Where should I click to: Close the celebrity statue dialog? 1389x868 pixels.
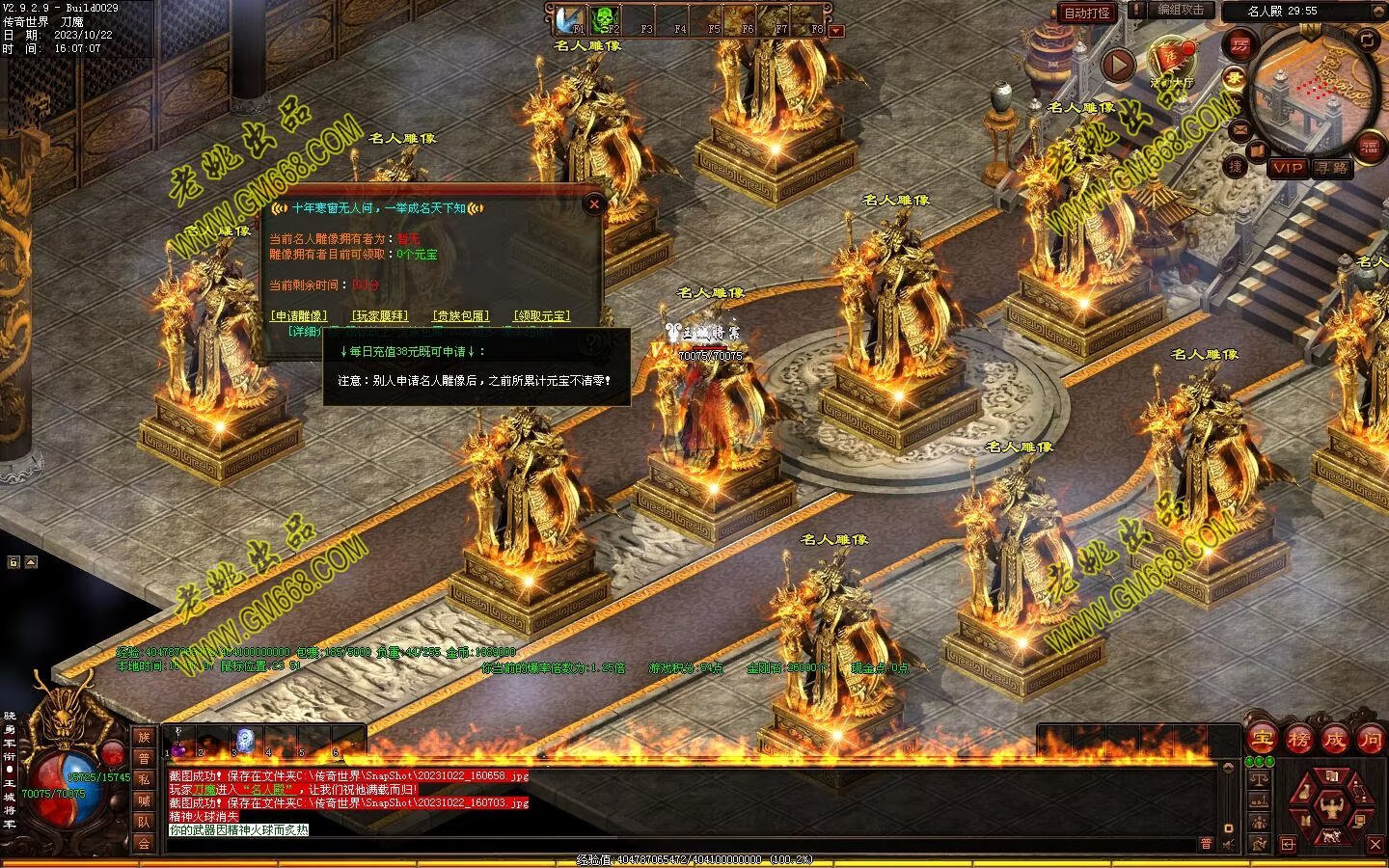tap(594, 203)
